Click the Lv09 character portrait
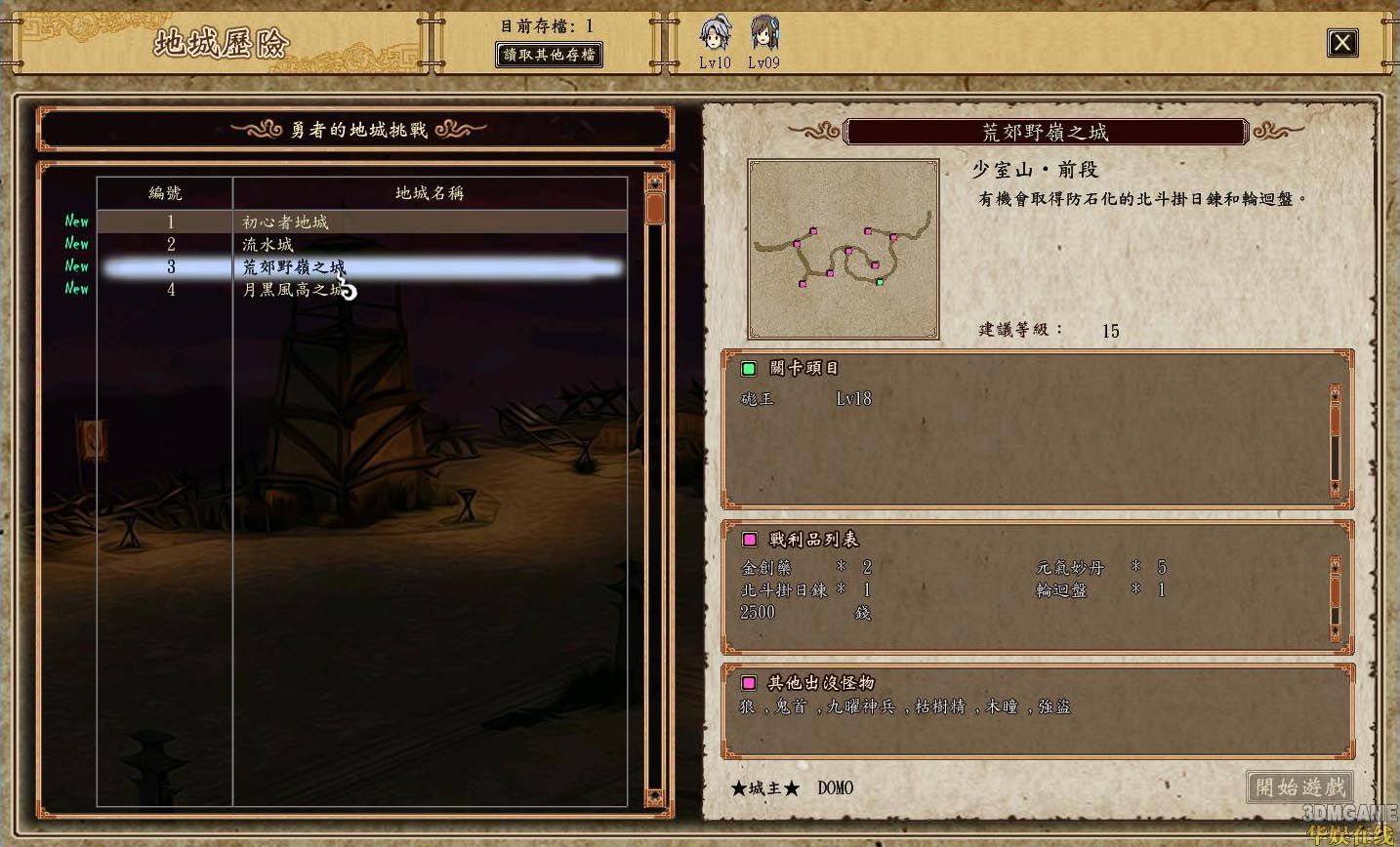This screenshot has width=1400, height=847. [764, 34]
